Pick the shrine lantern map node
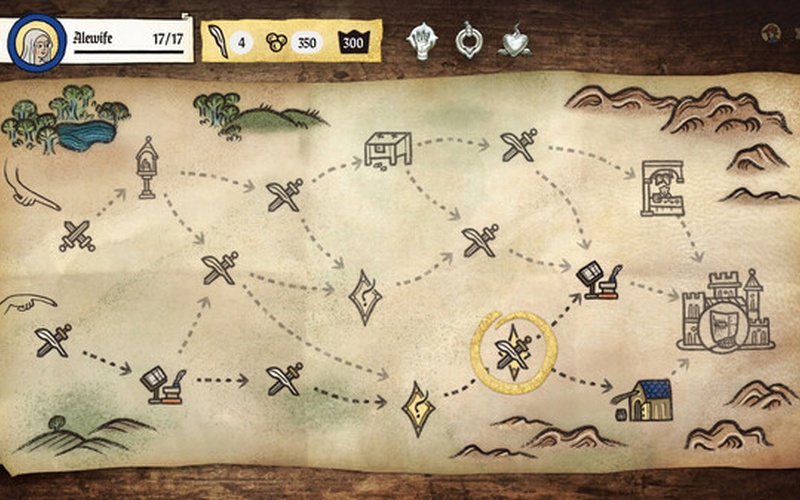The height and width of the screenshot is (500, 800). pyautogui.click(x=147, y=167)
